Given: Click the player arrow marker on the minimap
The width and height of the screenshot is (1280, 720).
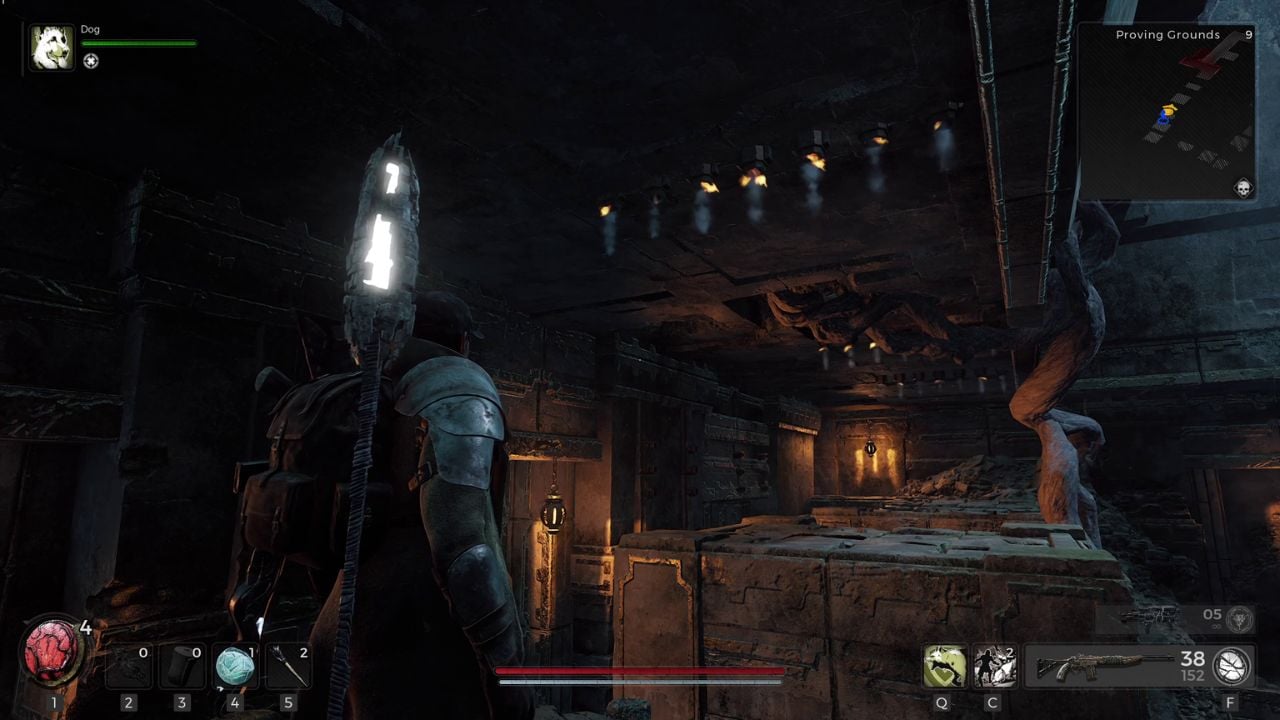Looking at the screenshot, I should 1163,116.
